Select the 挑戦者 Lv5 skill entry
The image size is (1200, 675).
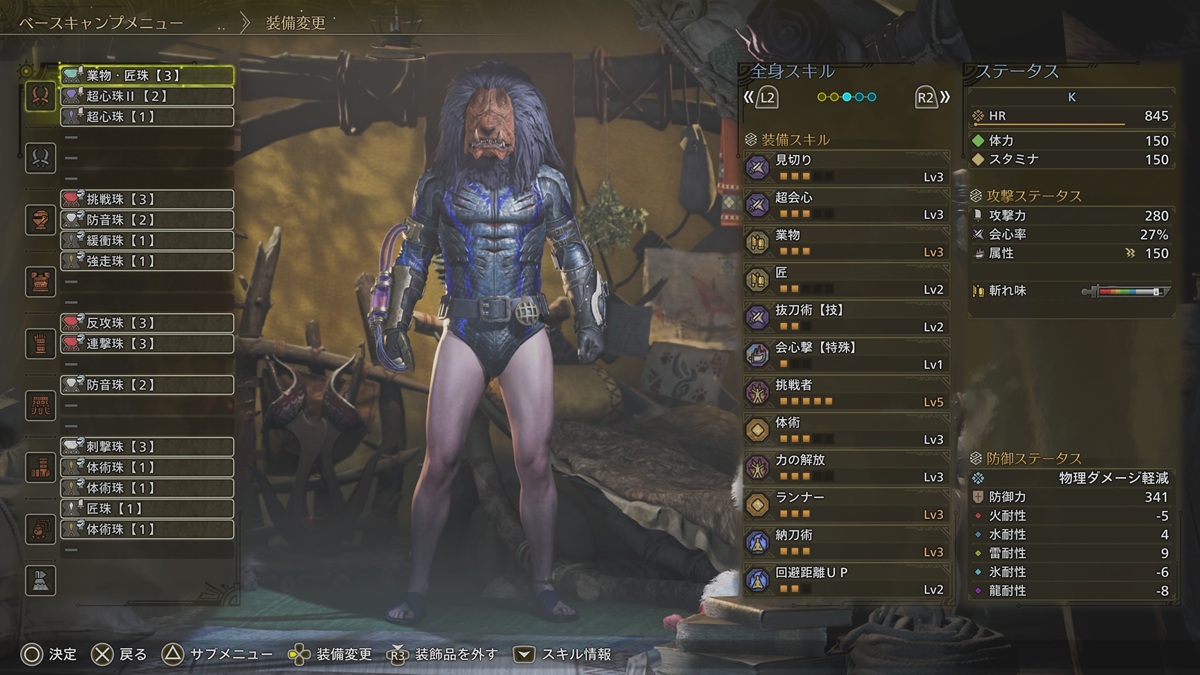(x=846, y=392)
